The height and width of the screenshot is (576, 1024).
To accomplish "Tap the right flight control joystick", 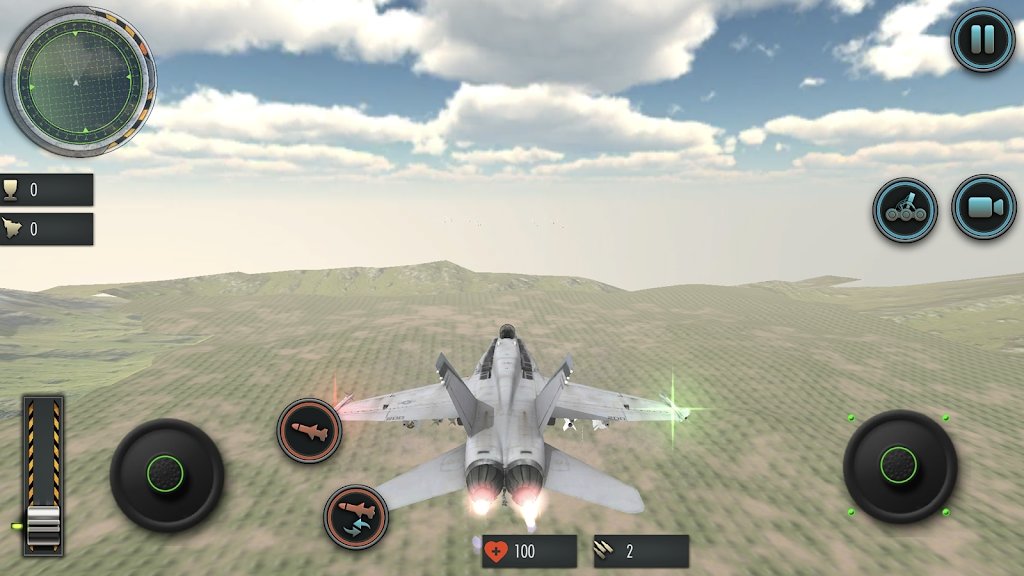I will coord(899,465).
